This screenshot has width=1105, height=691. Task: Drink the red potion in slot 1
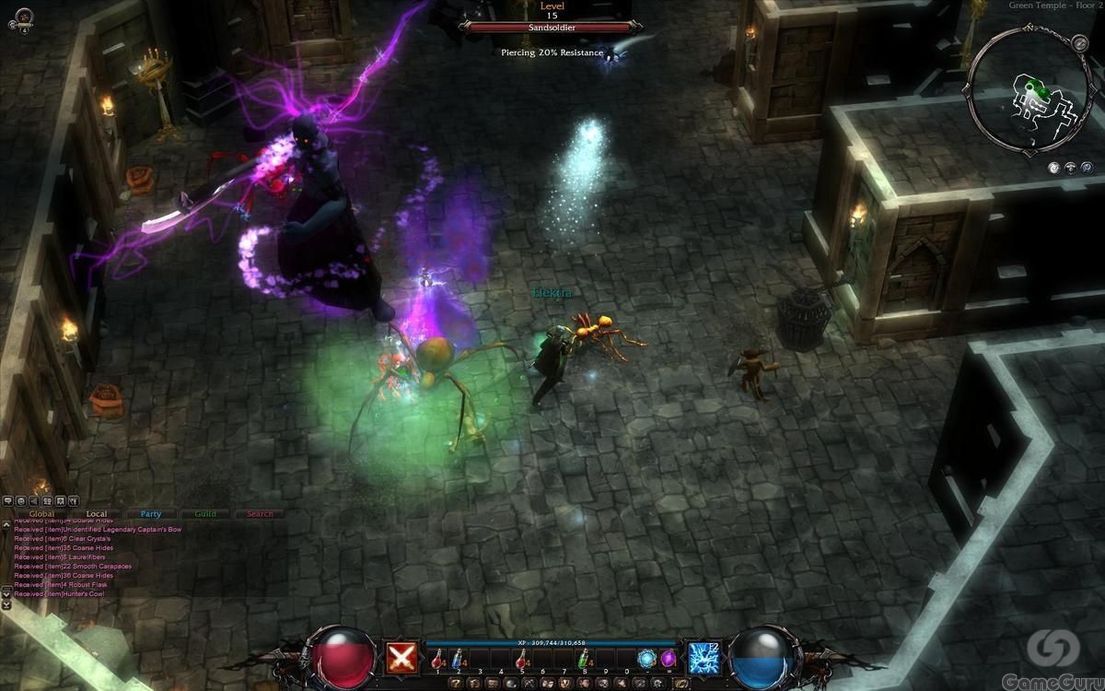(440, 658)
